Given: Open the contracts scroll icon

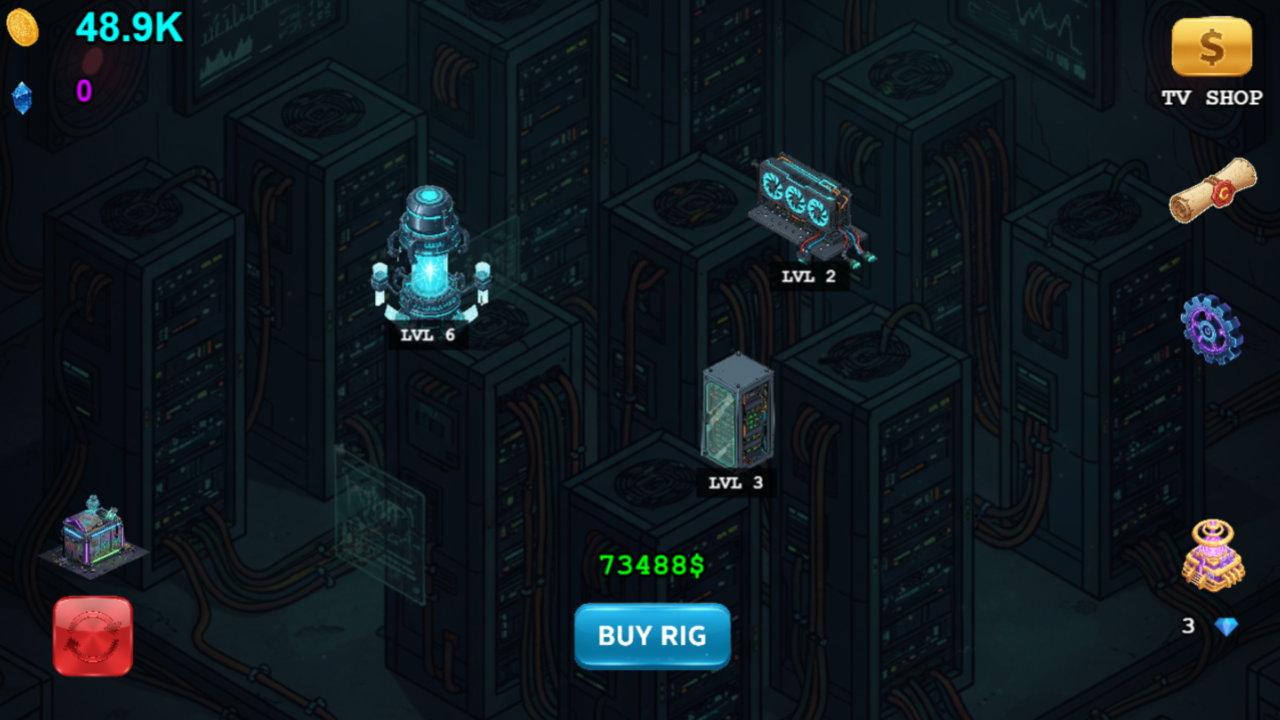Looking at the screenshot, I should pos(1212,192).
